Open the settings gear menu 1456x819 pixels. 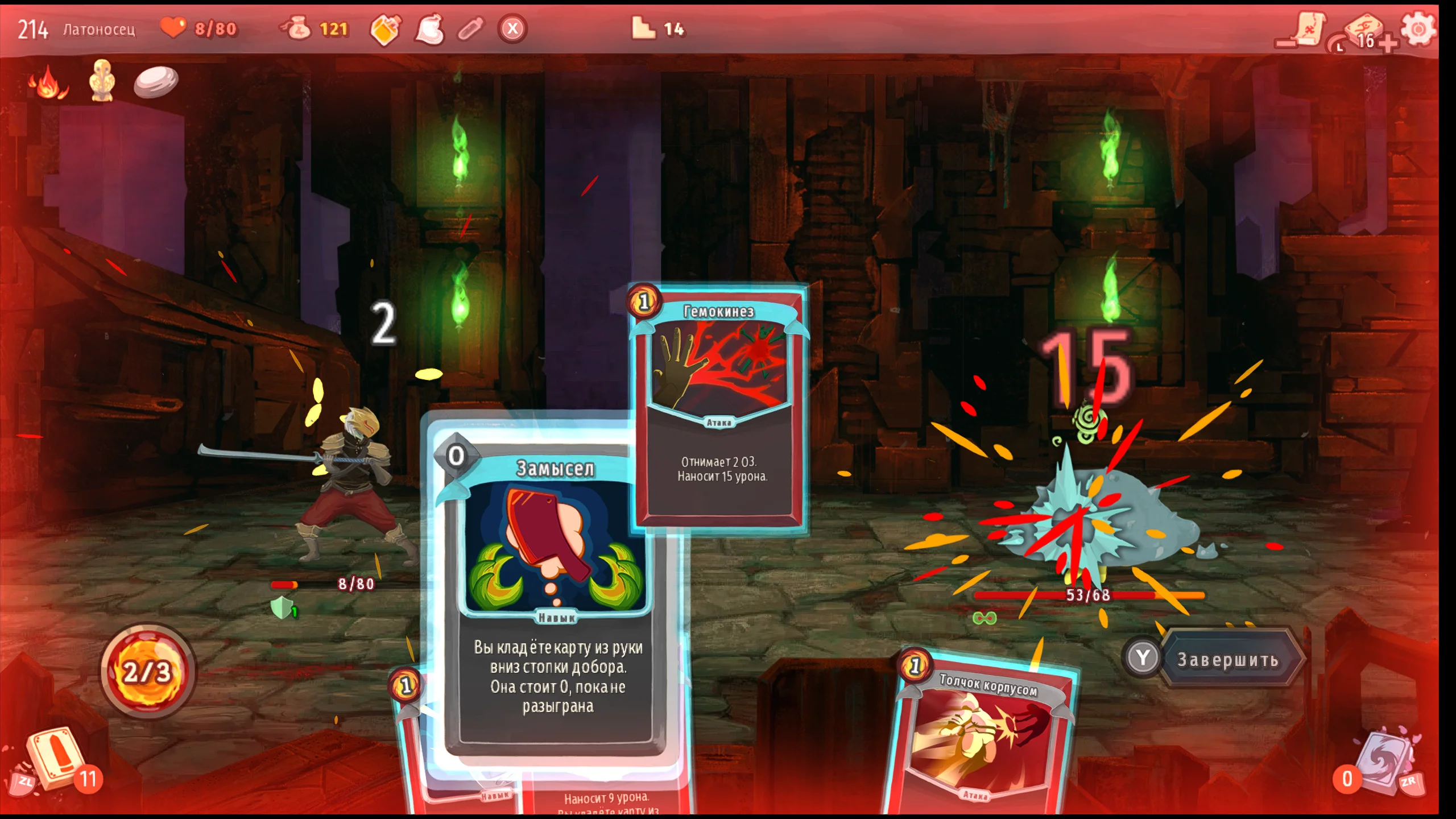[1418, 28]
